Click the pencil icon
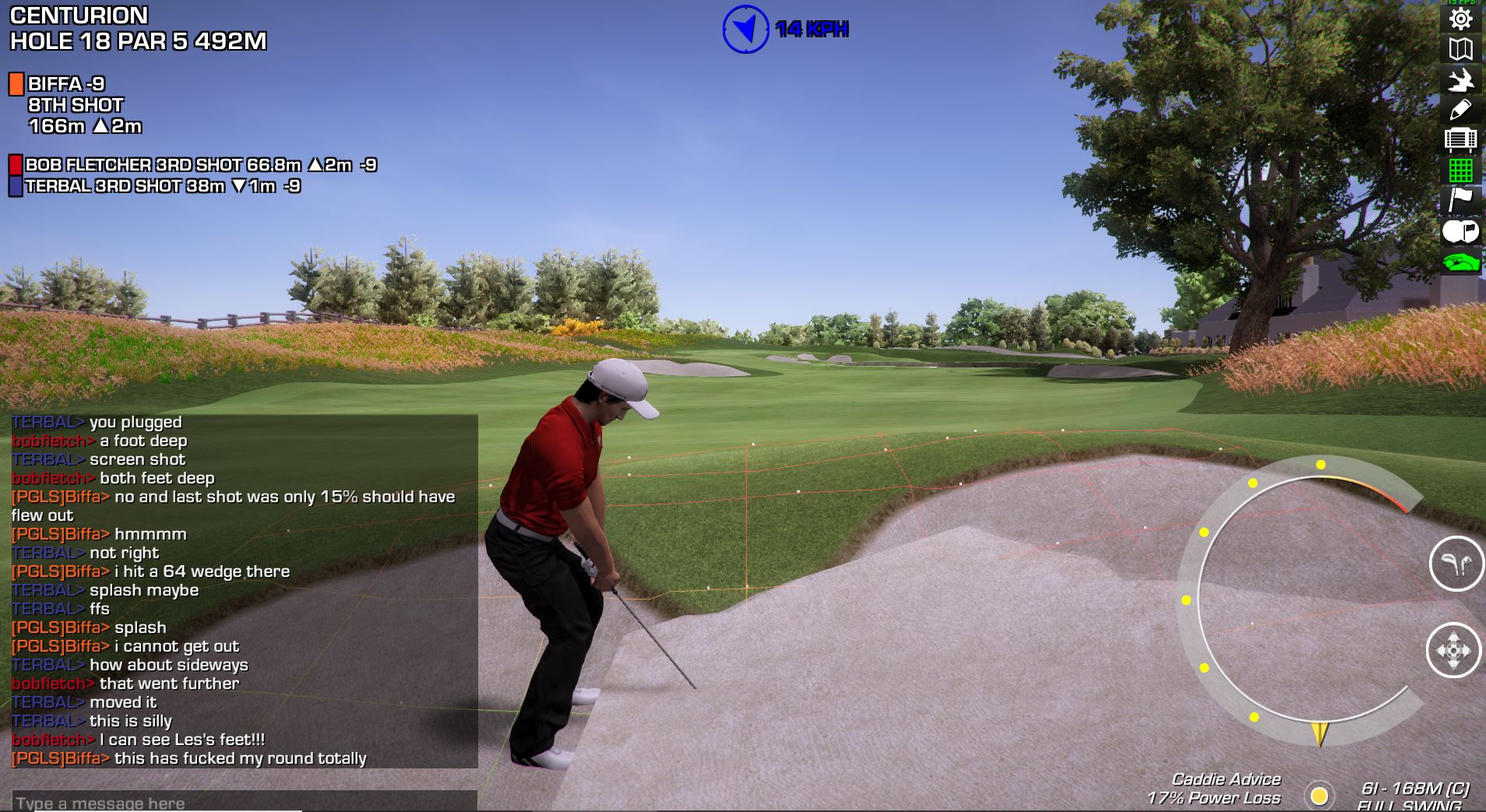1486x812 pixels. point(1460,110)
